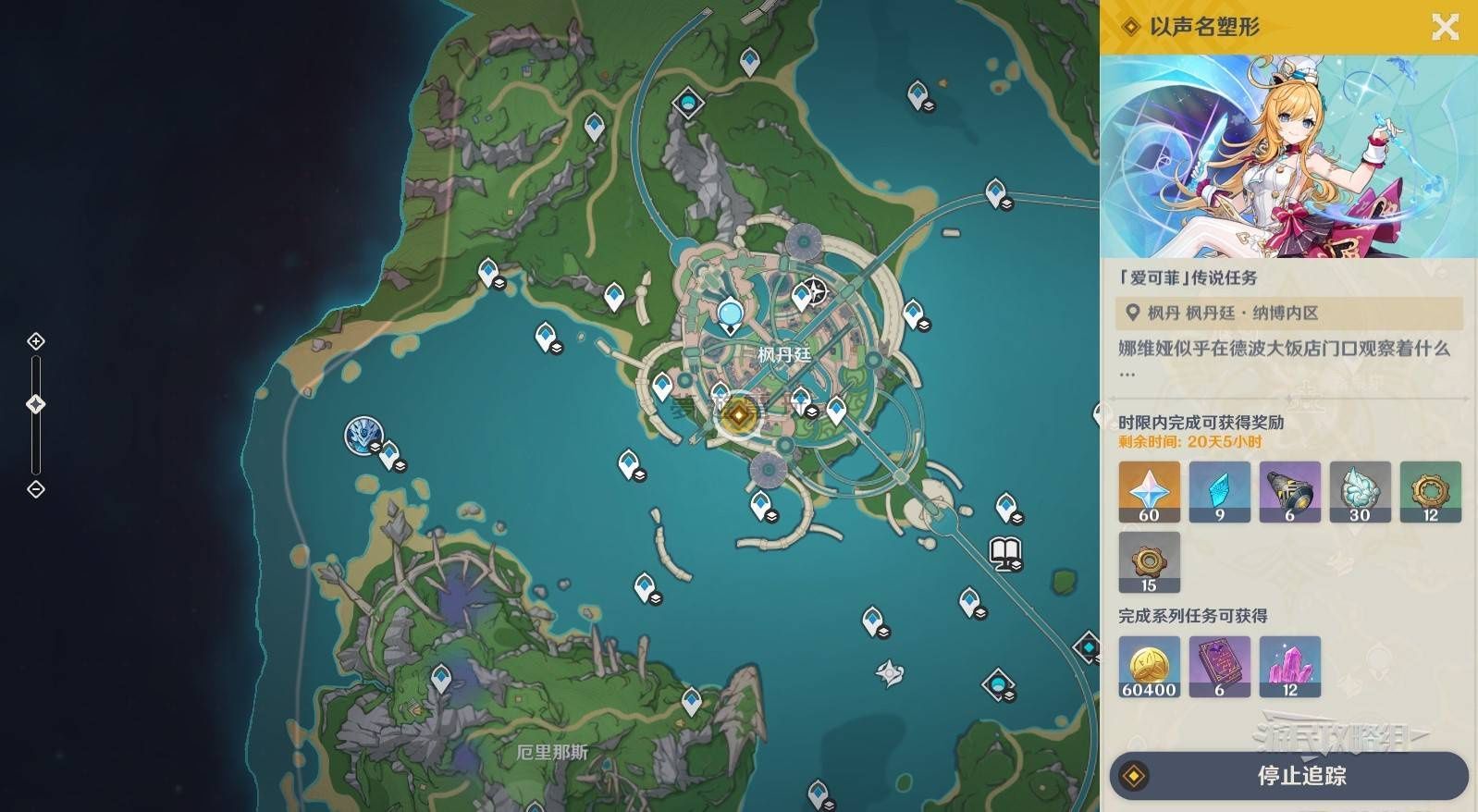The width and height of the screenshot is (1478, 812).
Task: Inspect the grey gear reward showing 15
Action: click(1149, 562)
